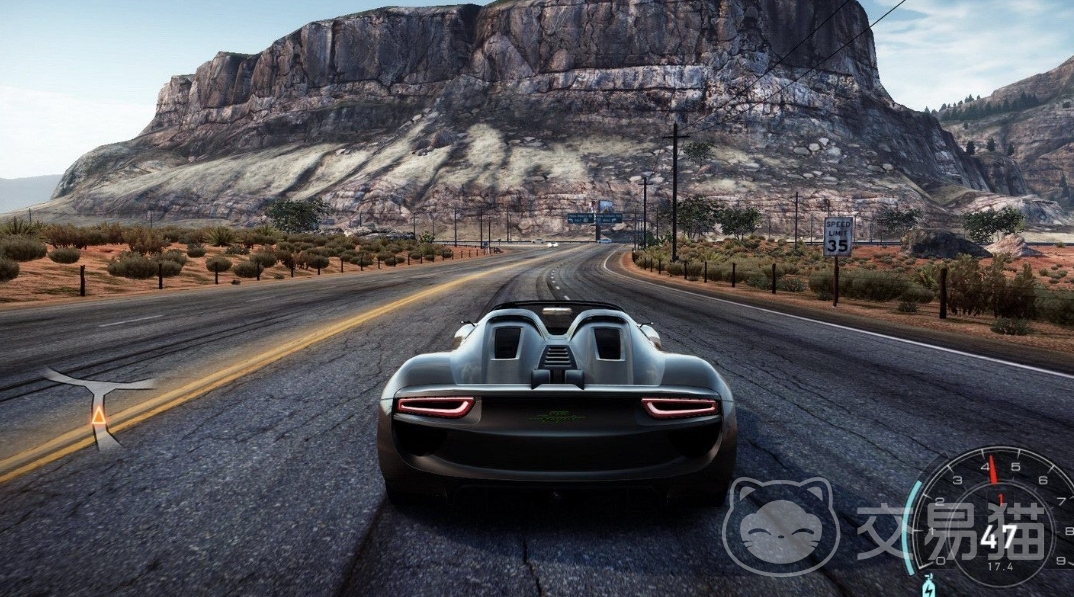
Task: Click the cat face watermark logo
Action: [780, 527]
